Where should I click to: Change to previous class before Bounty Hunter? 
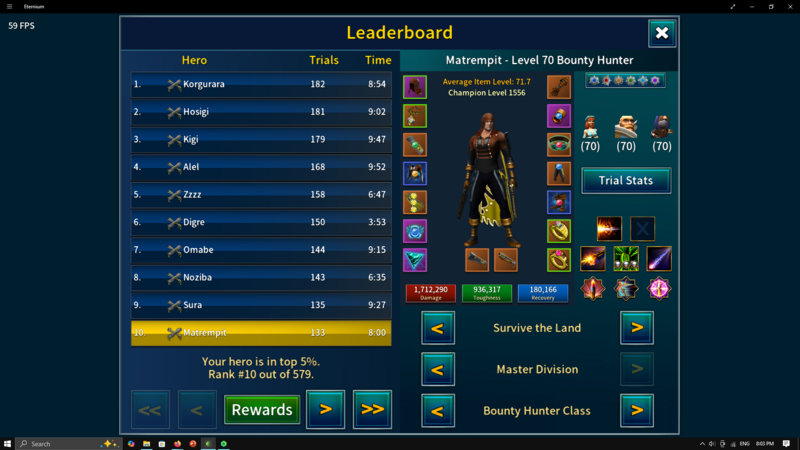tap(438, 410)
